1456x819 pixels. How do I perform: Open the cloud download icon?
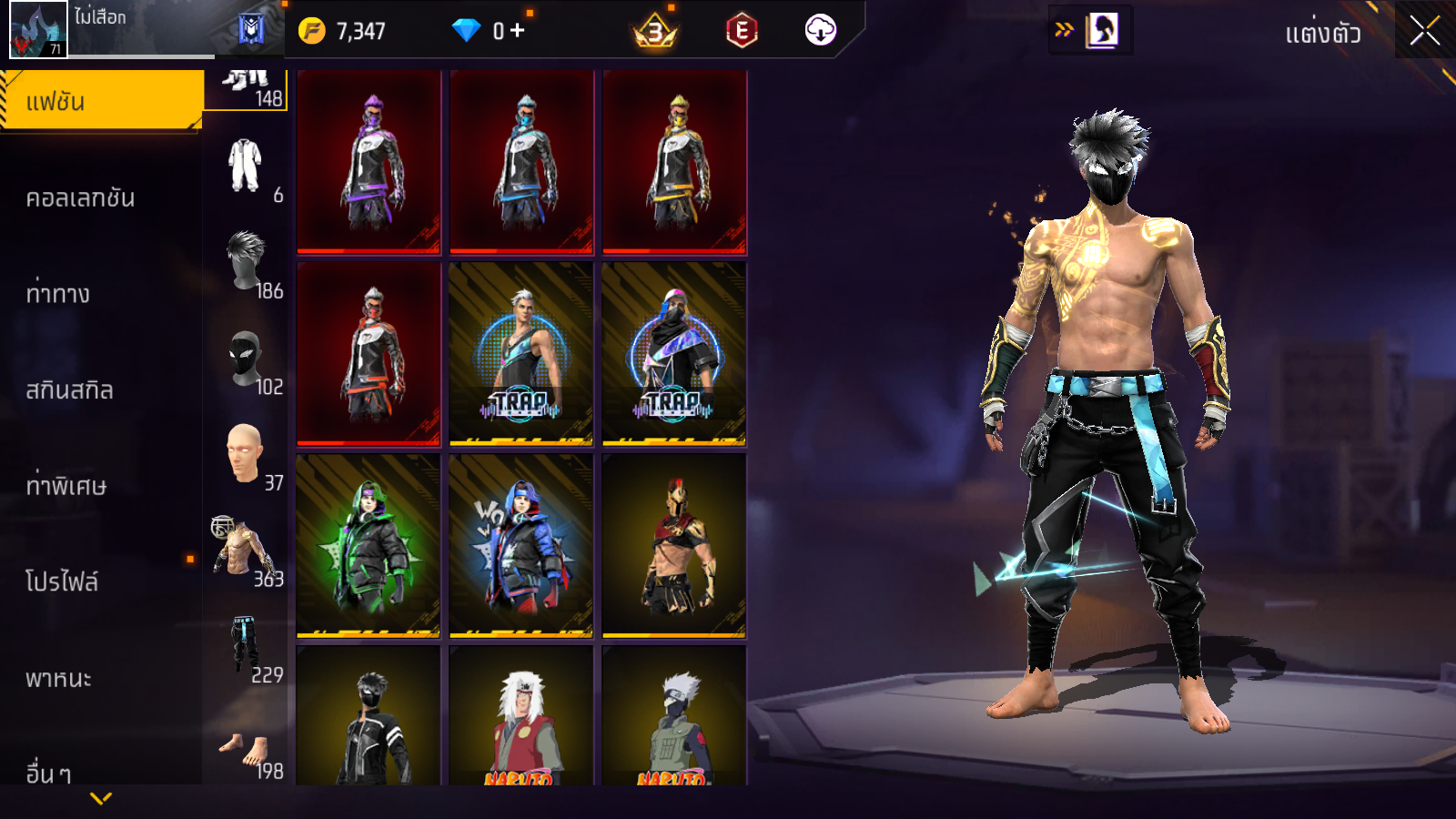[x=820, y=31]
